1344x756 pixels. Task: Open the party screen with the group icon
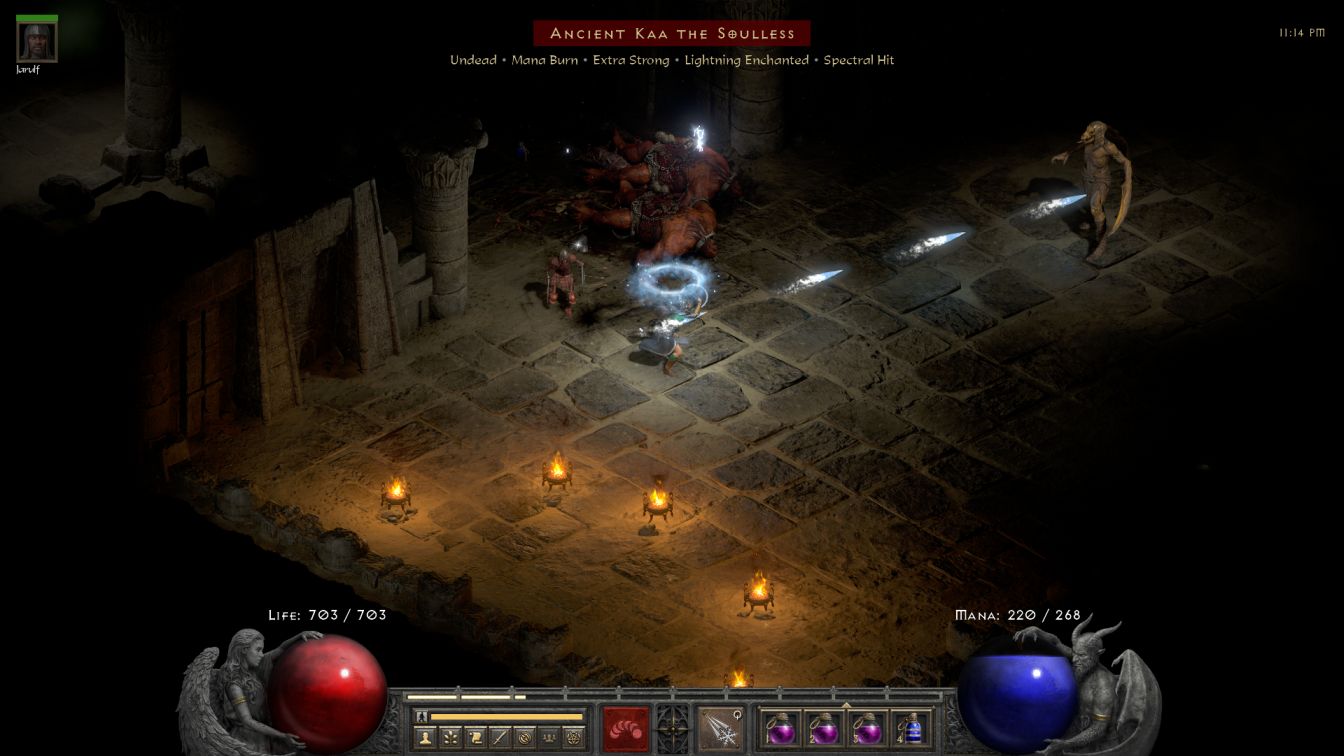[x=549, y=737]
